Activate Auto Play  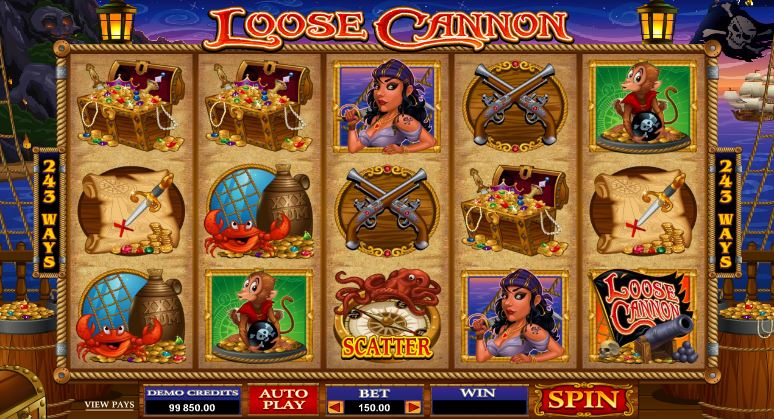coord(283,400)
